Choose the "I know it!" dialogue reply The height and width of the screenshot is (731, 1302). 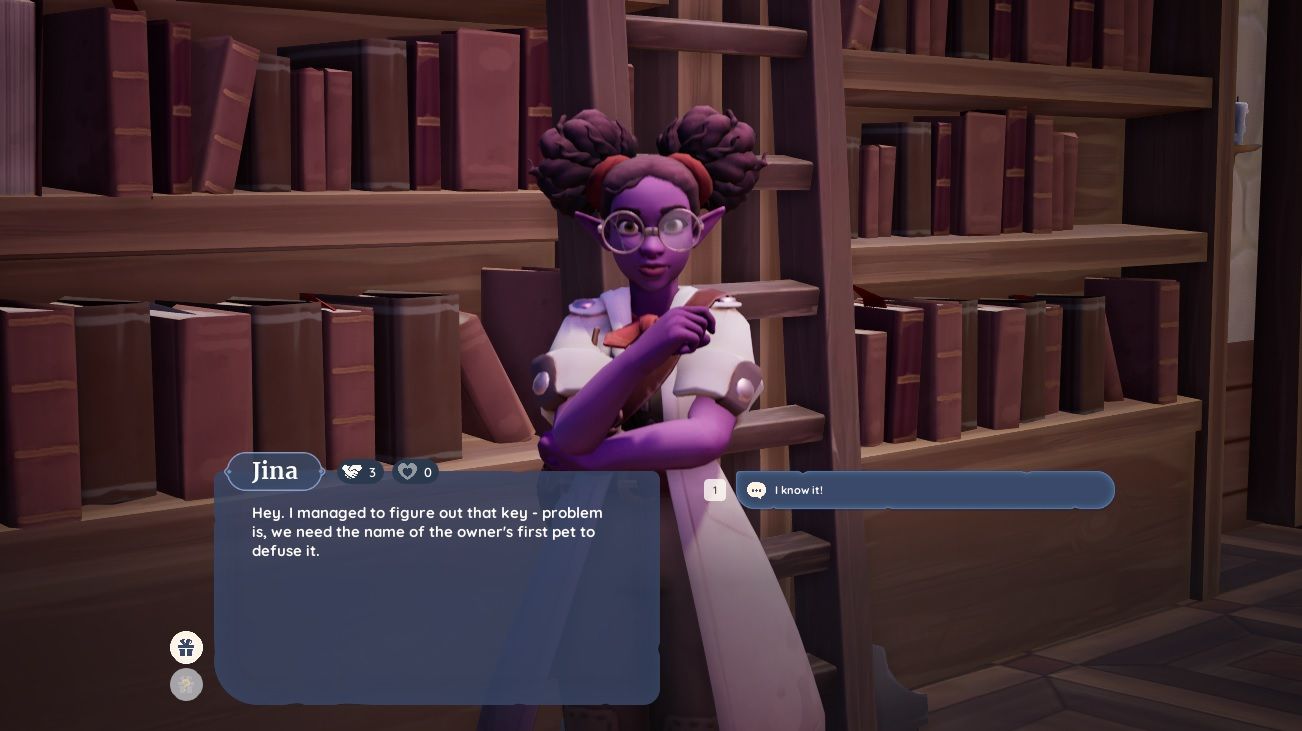click(x=924, y=490)
